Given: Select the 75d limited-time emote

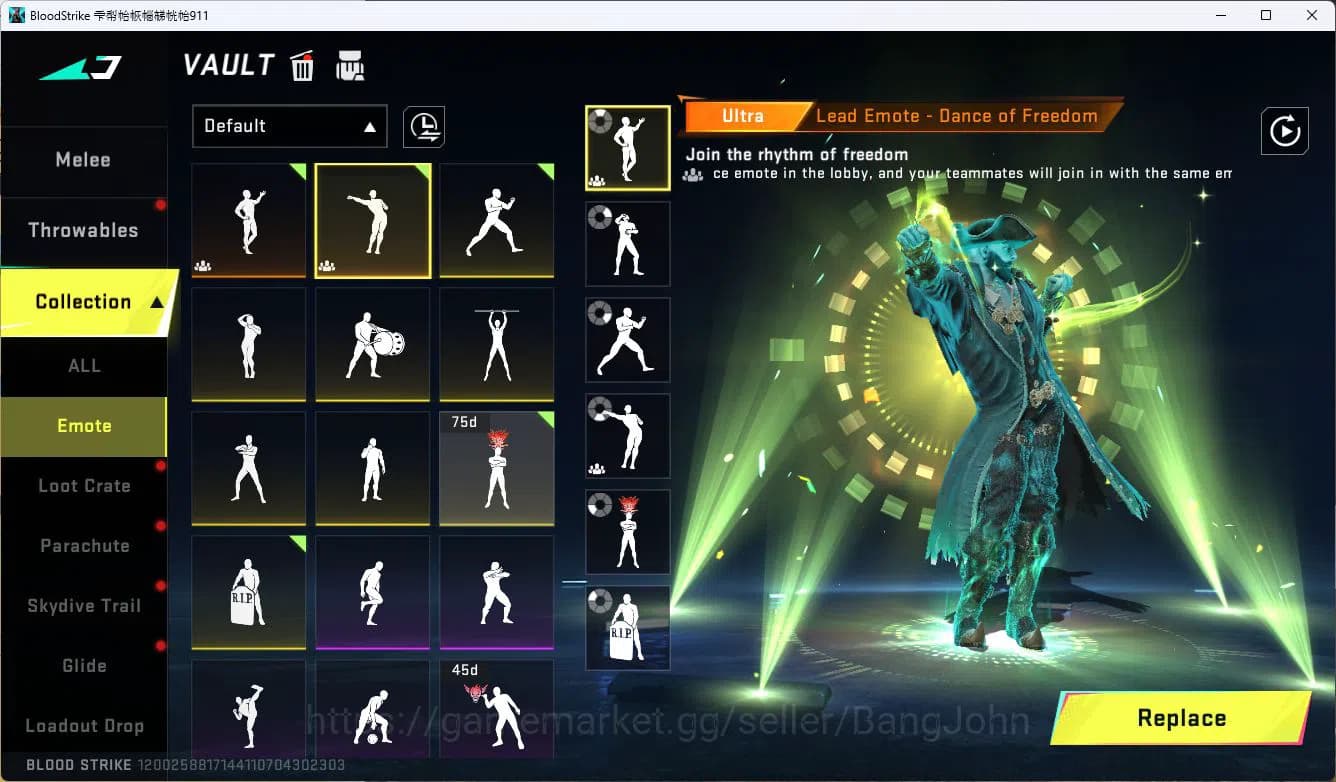Looking at the screenshot, I should tap(496, 467).
